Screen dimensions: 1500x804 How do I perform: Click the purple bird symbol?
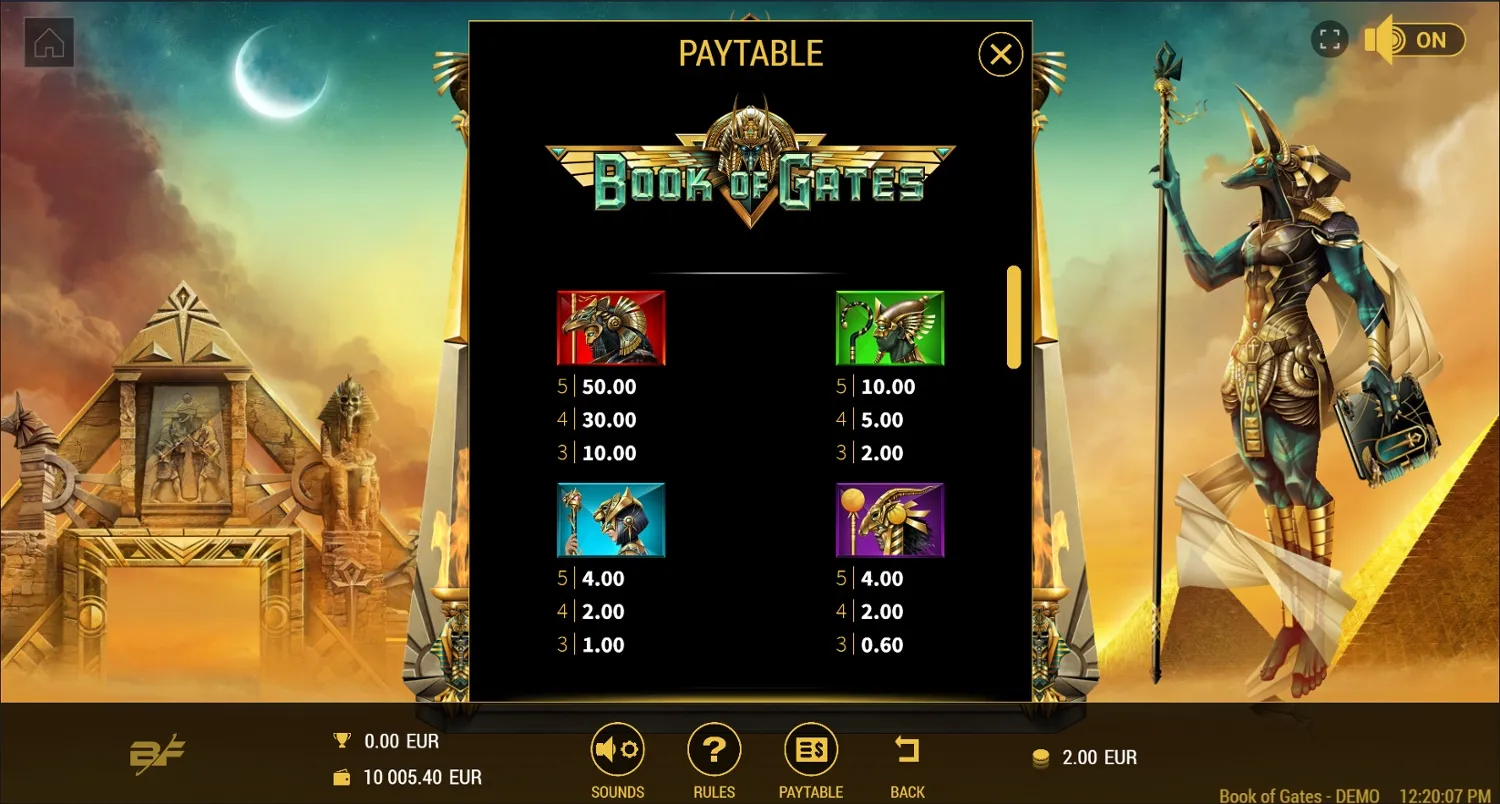[889, 519]
